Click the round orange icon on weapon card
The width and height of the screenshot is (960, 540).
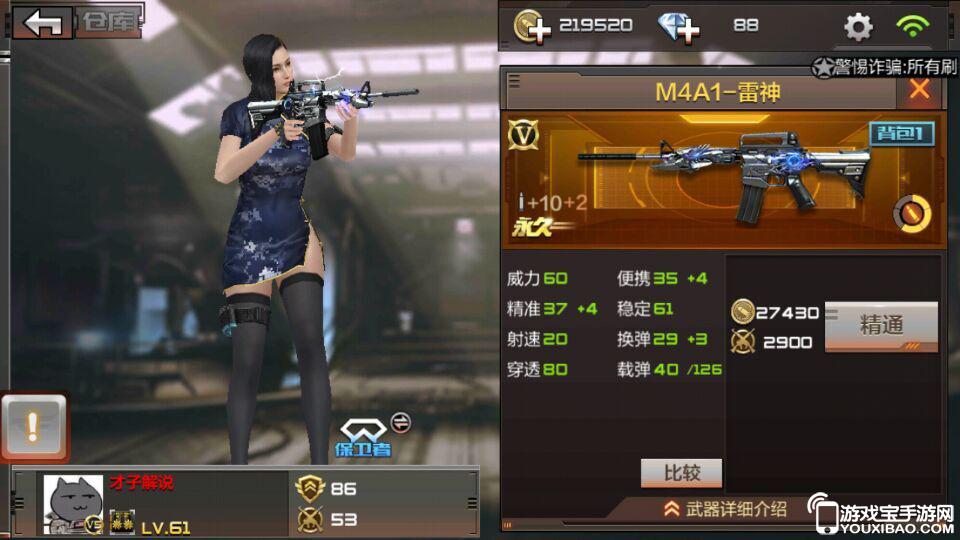(911, 212)
